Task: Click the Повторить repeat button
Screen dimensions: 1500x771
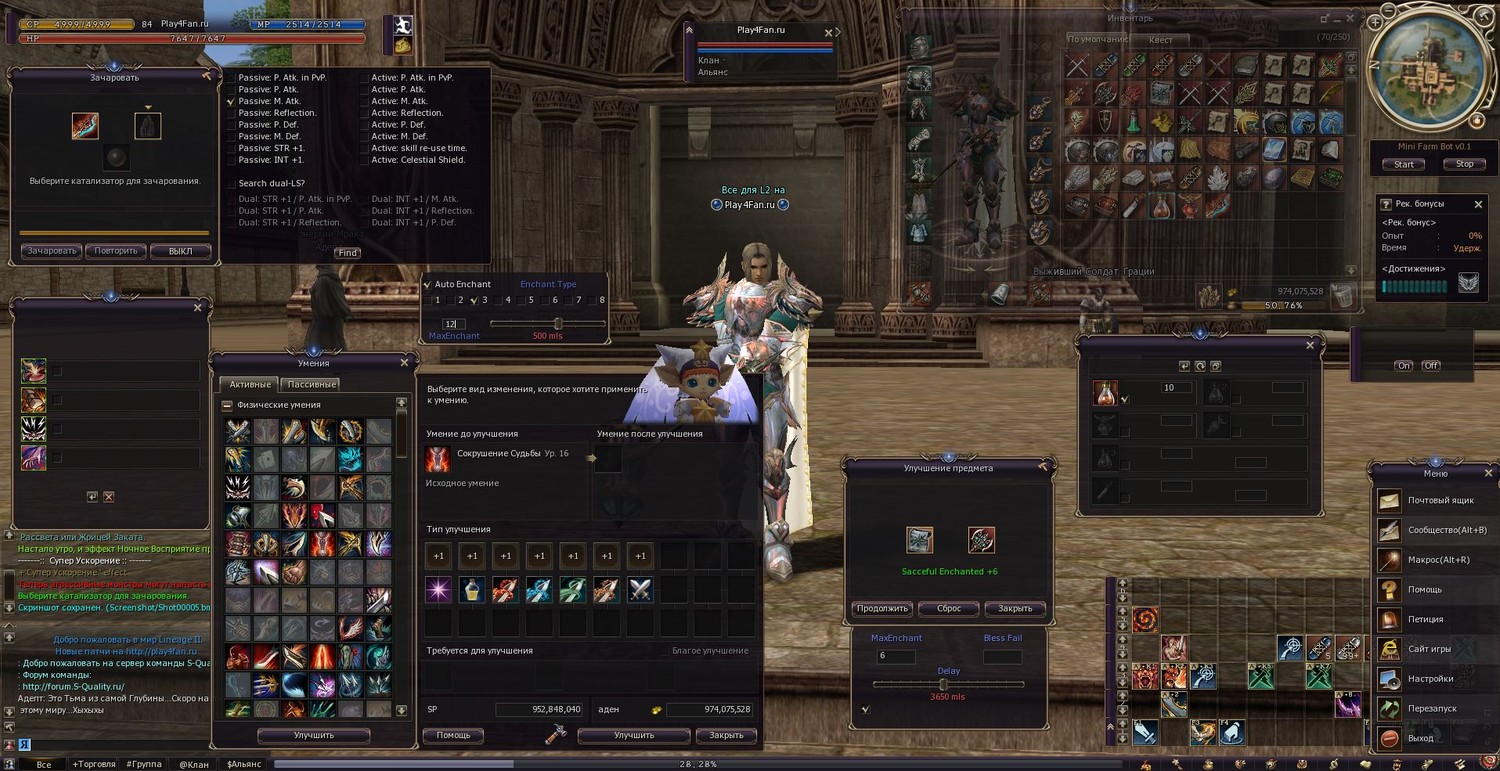Action: tap(116, 251)
